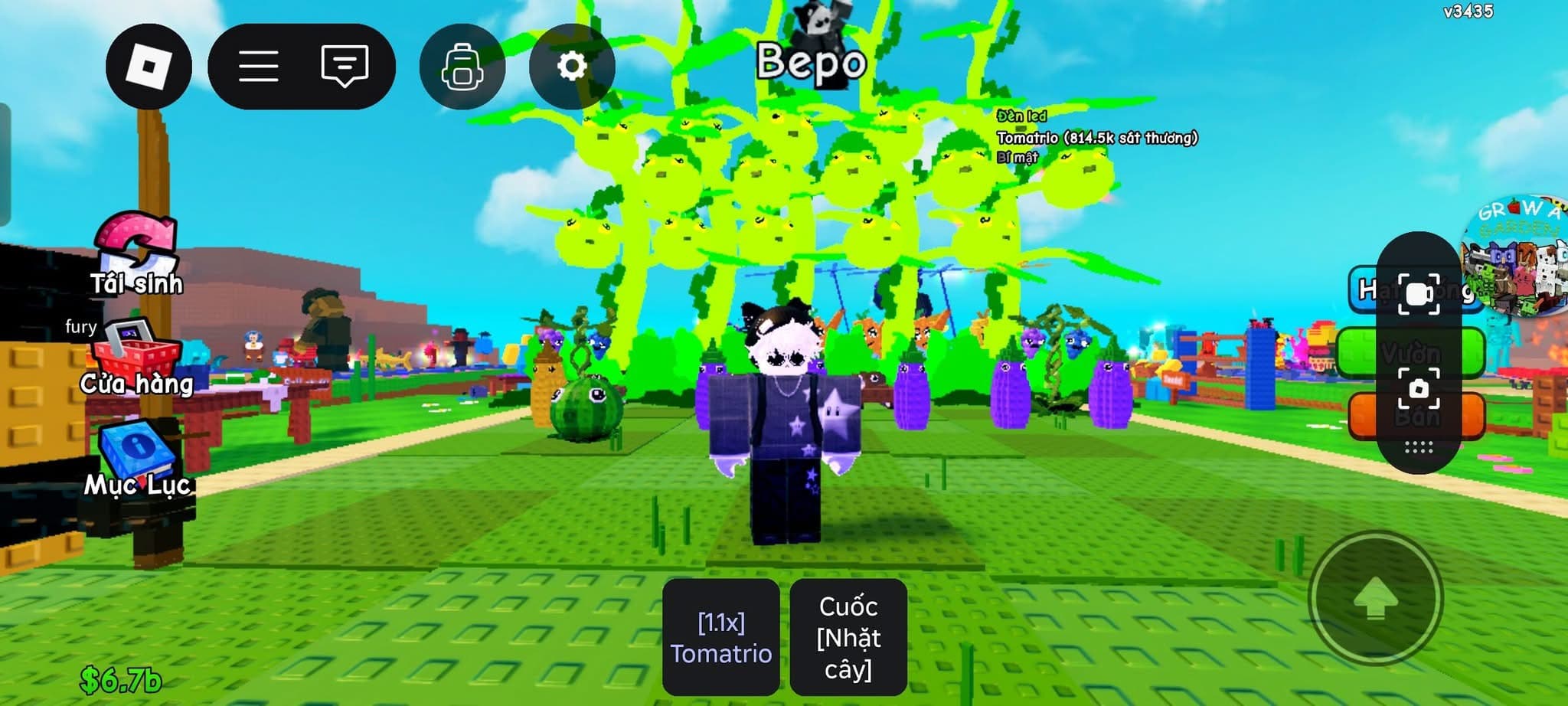Select the Cuốc shovel hotbar slot

point(848,637)
